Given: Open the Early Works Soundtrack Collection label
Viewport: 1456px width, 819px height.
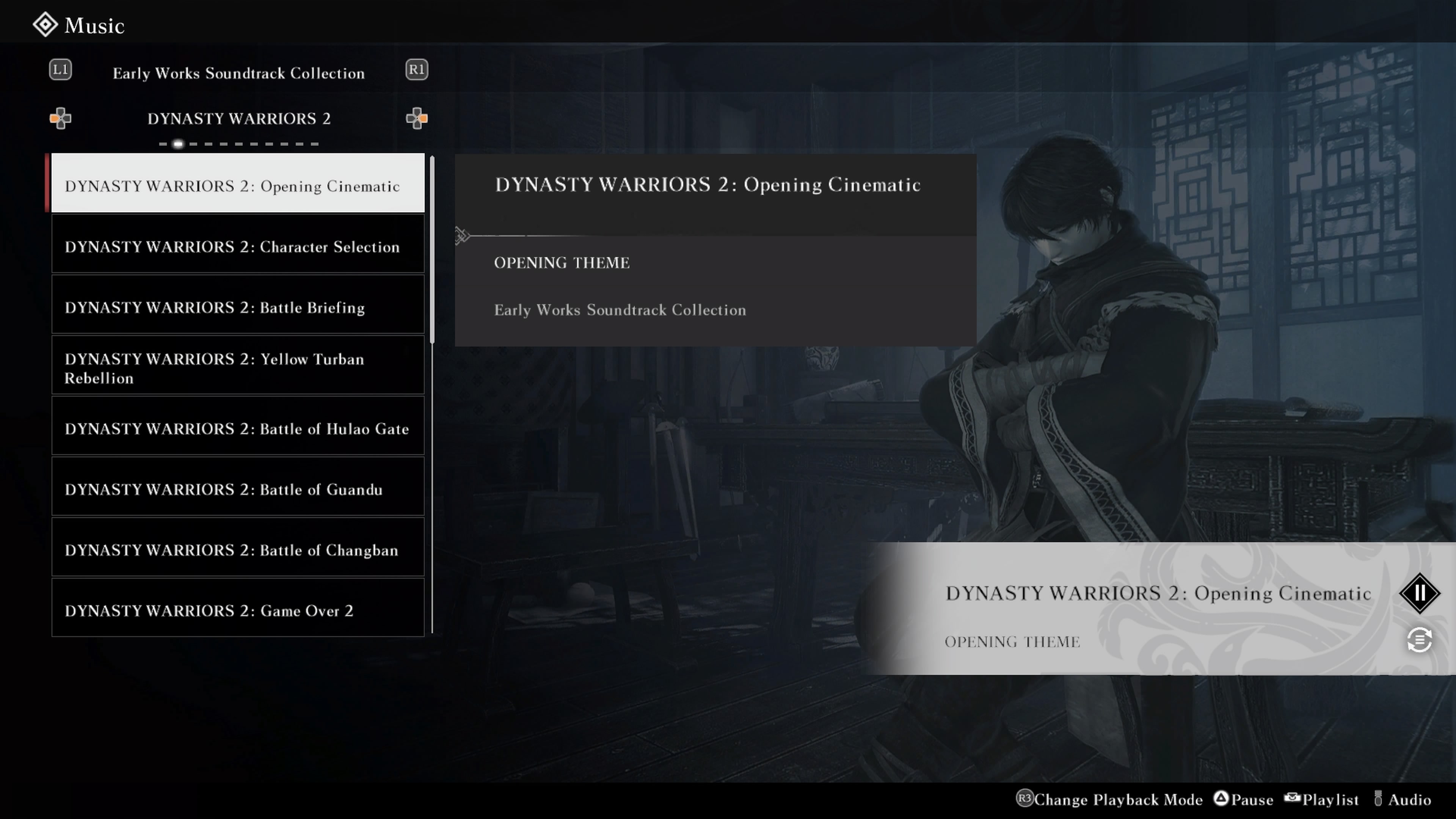Looking at the screenshot, I should [x=238, y=73].
